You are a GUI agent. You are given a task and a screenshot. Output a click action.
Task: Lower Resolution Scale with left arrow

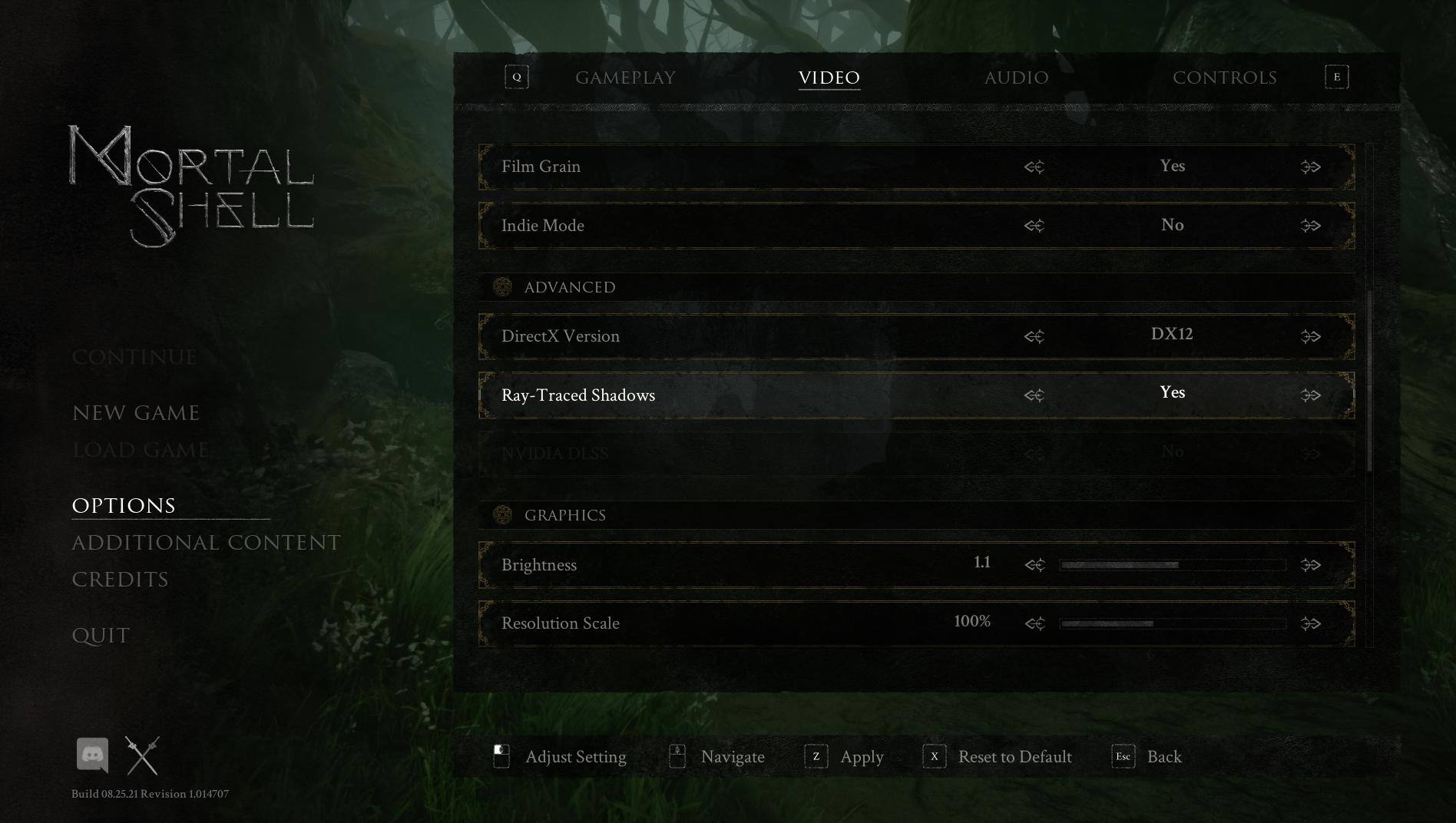pos(1034,623)
